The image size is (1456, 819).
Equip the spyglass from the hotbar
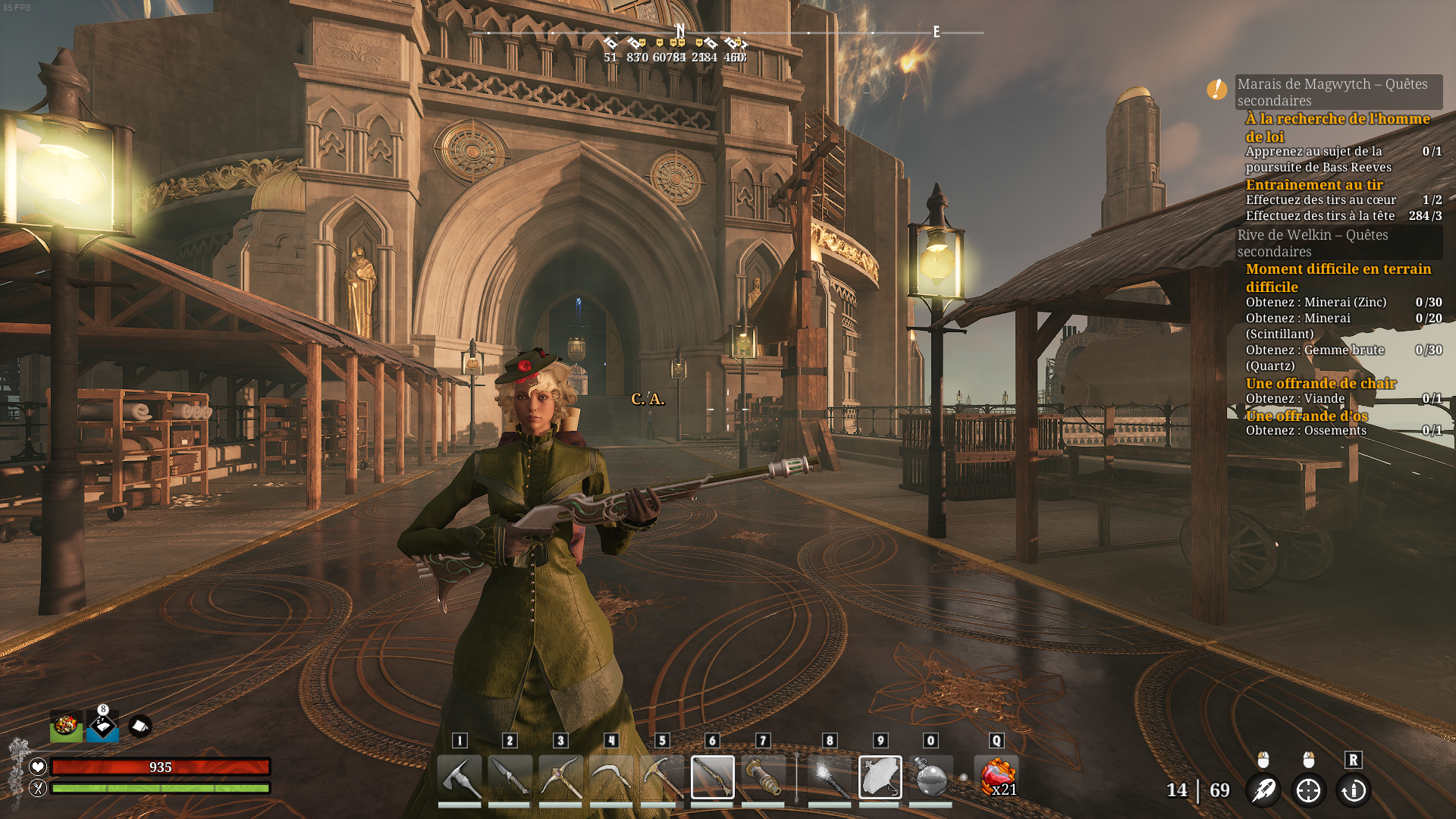(763, 777)
